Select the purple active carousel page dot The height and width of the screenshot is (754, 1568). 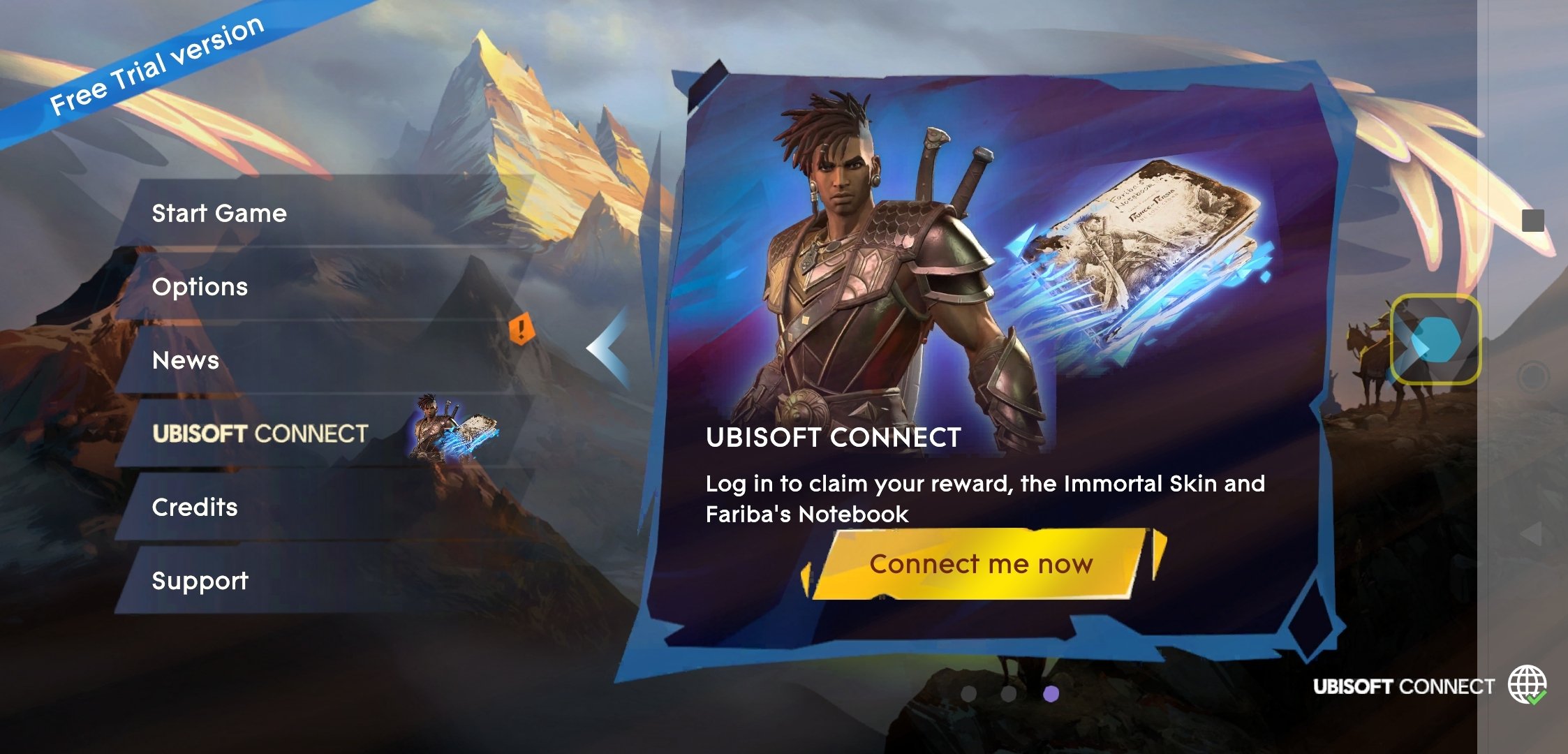tap(1051, 693)
